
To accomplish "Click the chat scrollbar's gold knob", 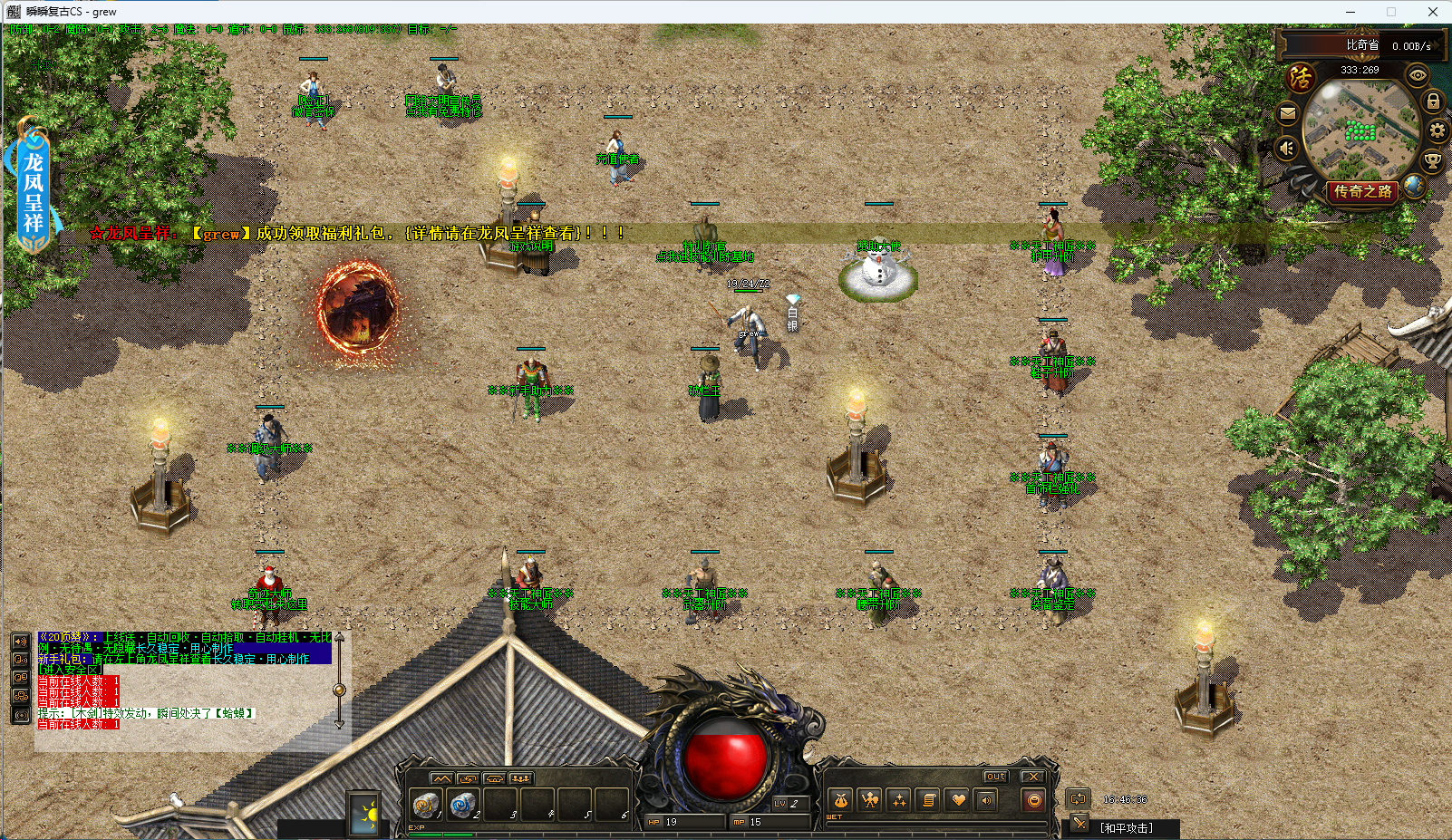I will pos(339,690).
